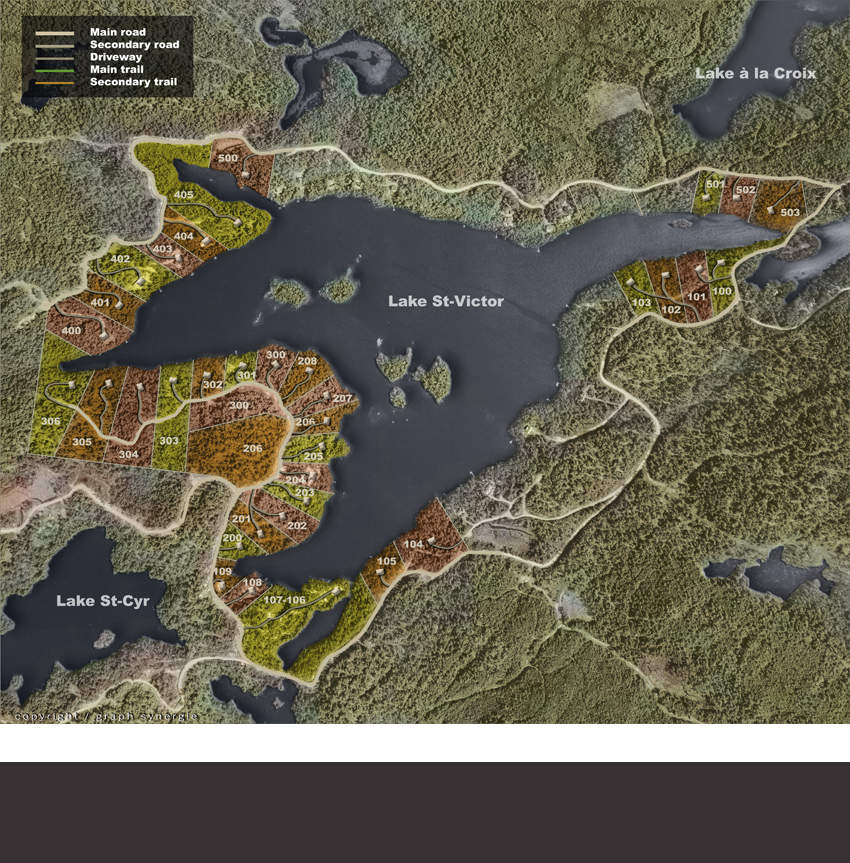
Task: Choose lot 304 on the map
Action: click(x=128, y=454)
